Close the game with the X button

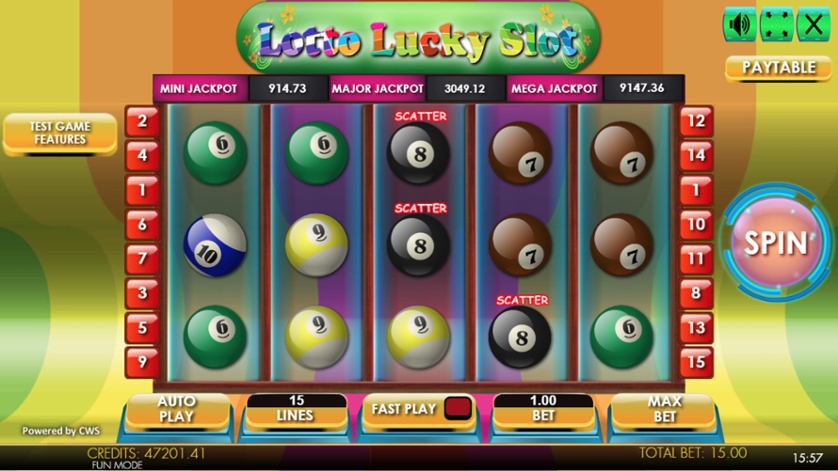(813, 26)
